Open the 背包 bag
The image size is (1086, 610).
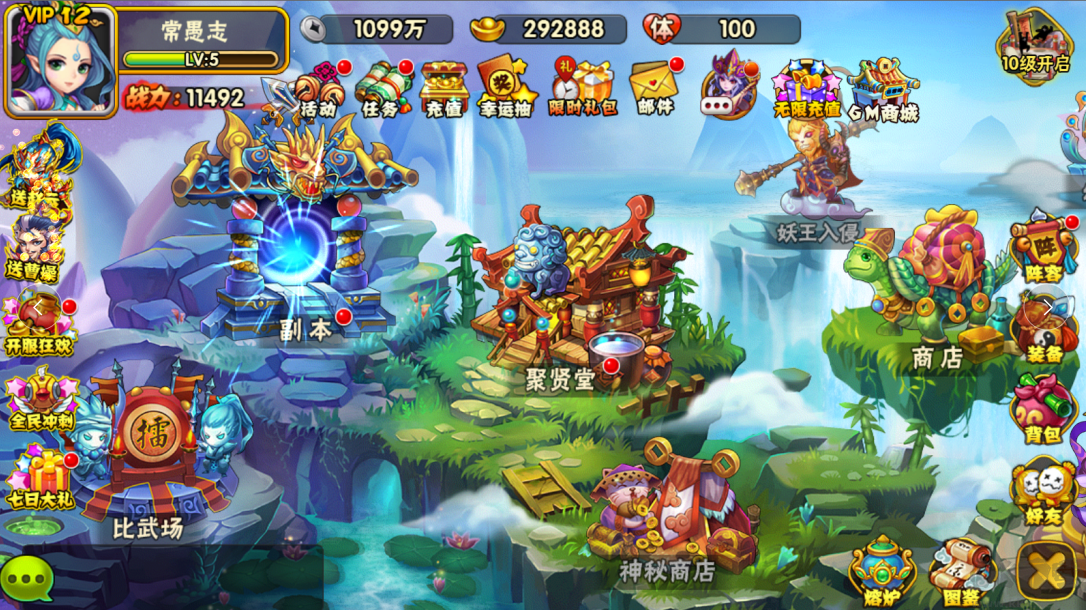coord(1042,409)
